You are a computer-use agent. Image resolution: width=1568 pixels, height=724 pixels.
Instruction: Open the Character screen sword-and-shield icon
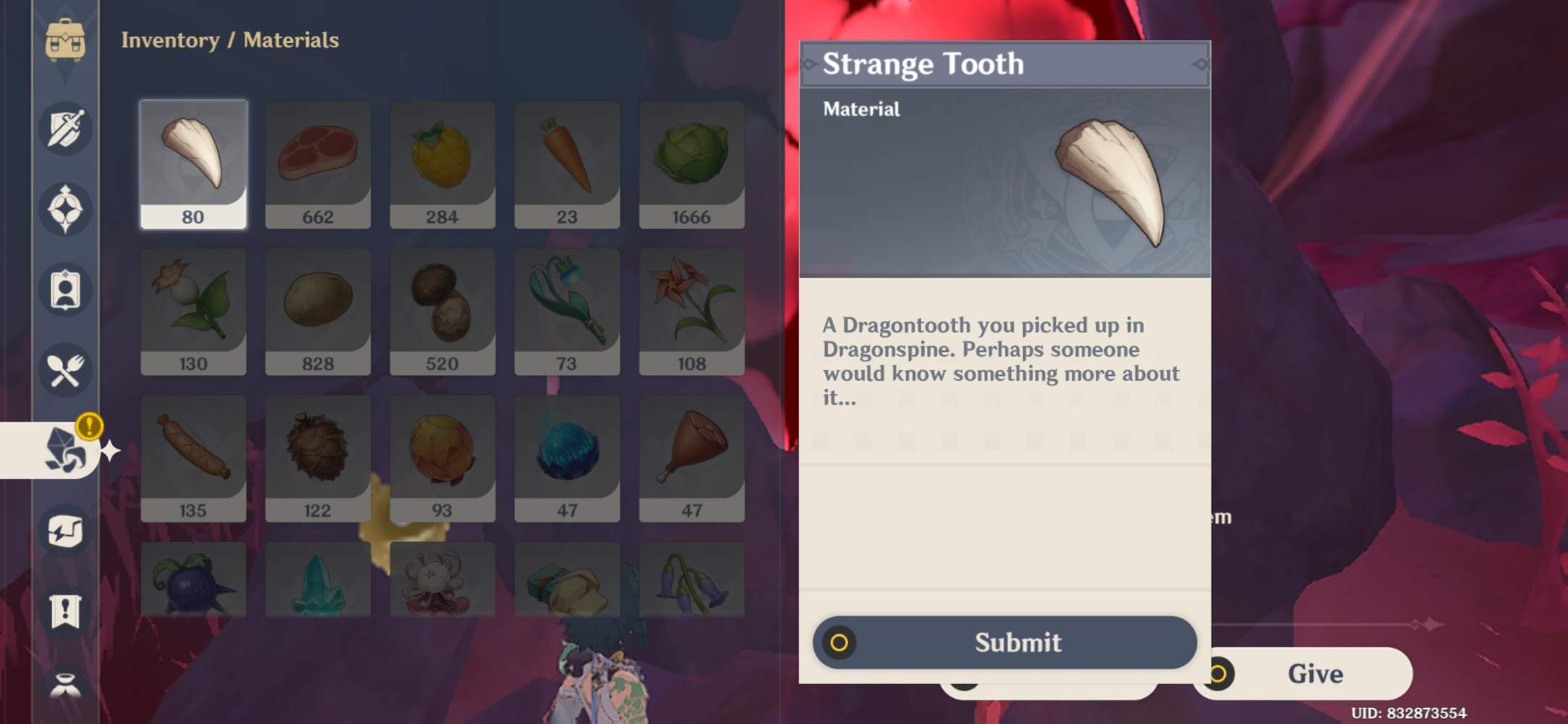click(x=66, y=127)
